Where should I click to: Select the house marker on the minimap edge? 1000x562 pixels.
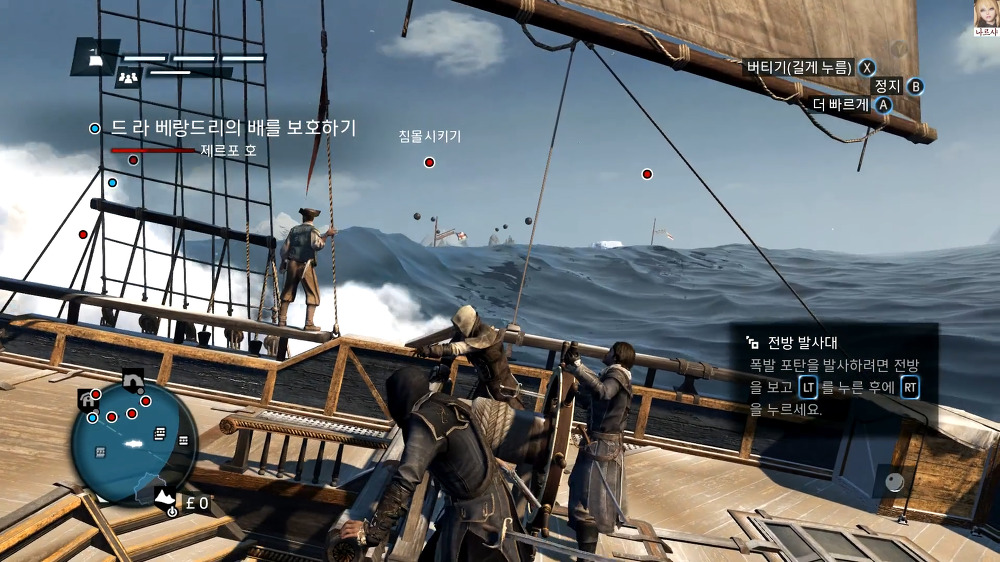[86, 400]
